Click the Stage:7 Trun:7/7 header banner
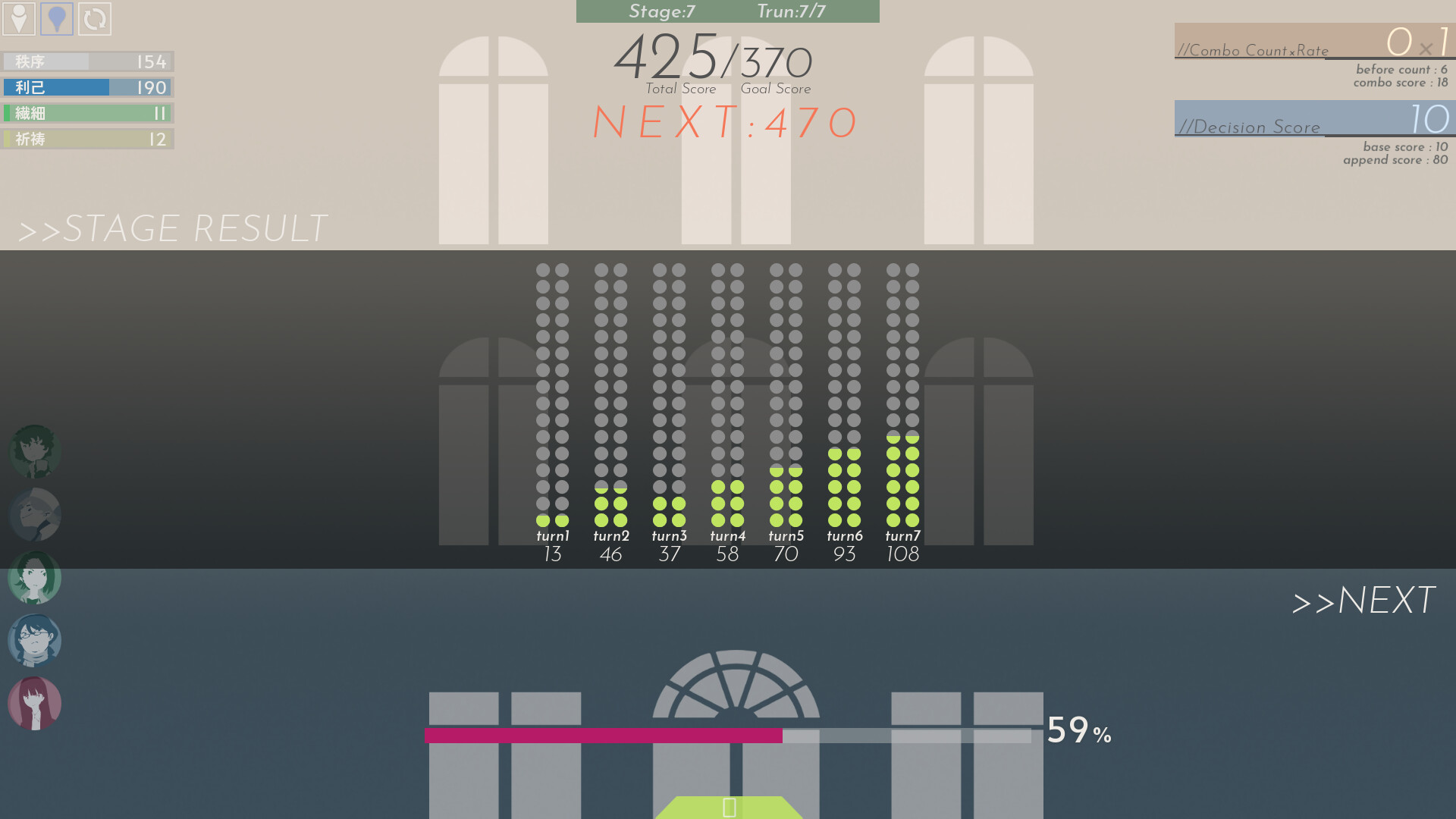Image resolution: width=1456 pixels, height=819 pixels. [728, 11]
